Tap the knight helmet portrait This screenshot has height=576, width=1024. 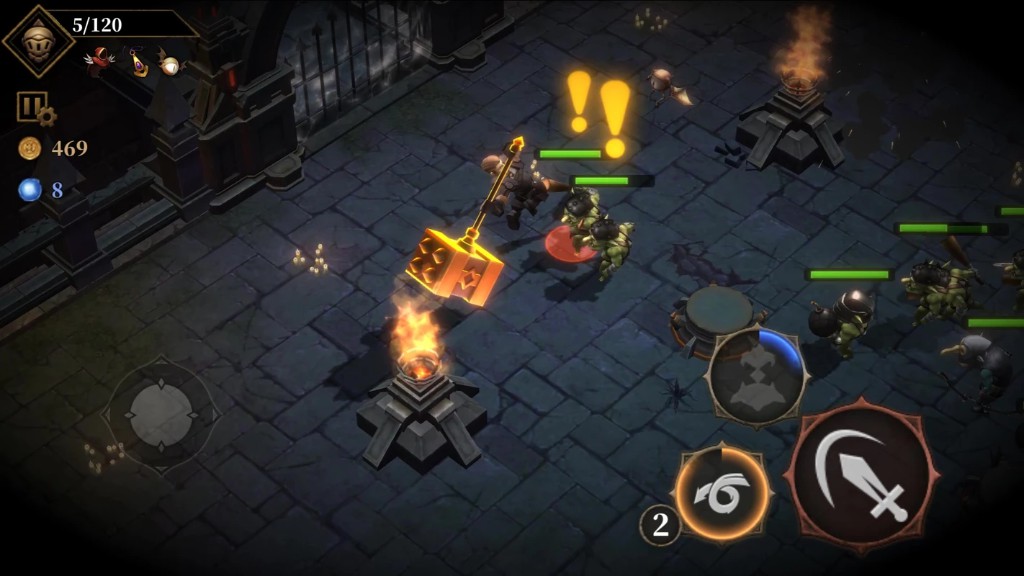[36, 41]
